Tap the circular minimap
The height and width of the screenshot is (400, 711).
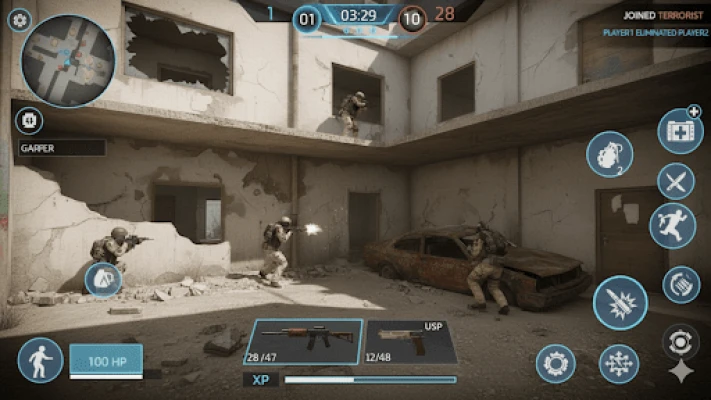(68, 60)
